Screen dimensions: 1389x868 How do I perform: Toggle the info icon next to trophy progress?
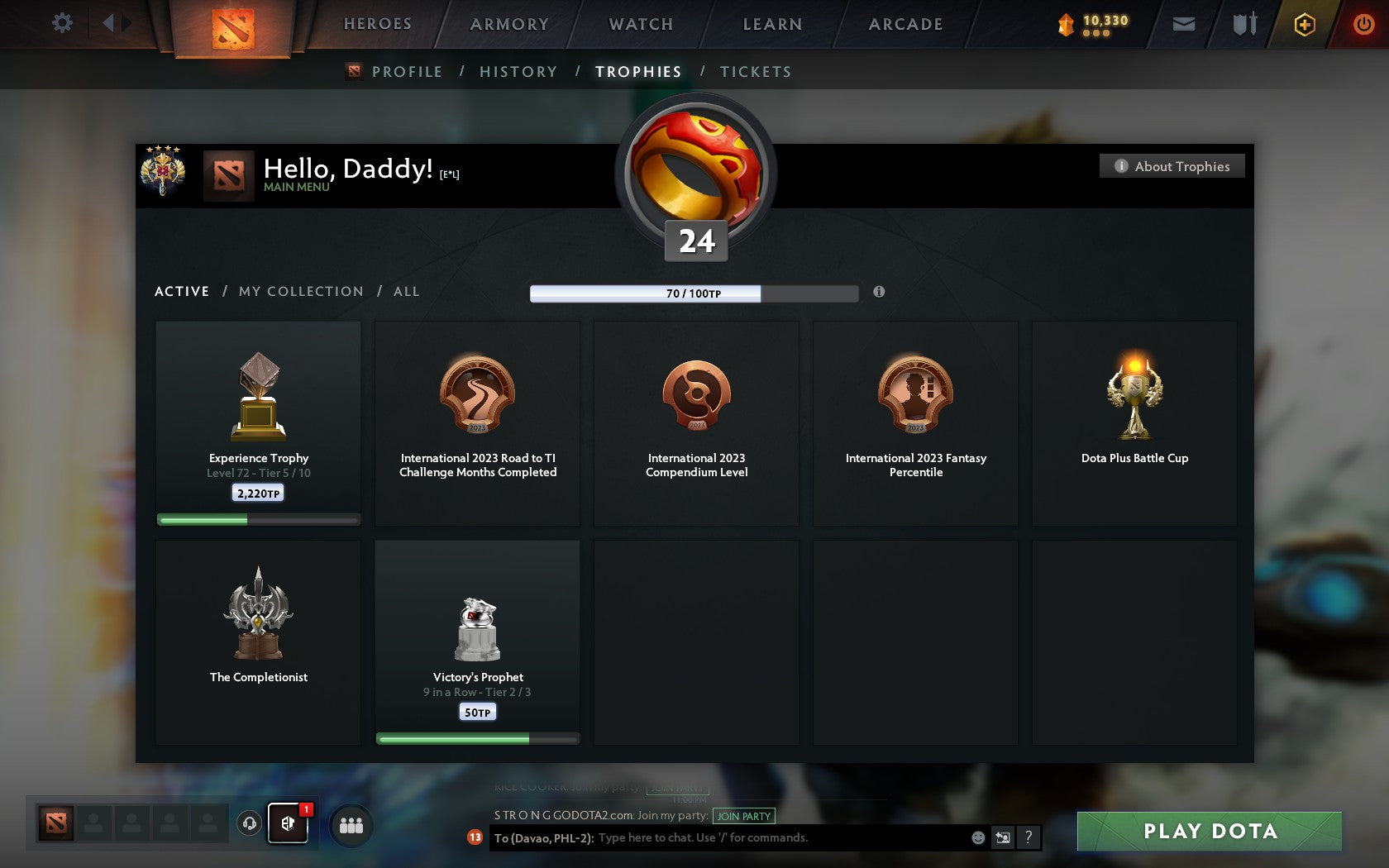(x=878, y=292)
